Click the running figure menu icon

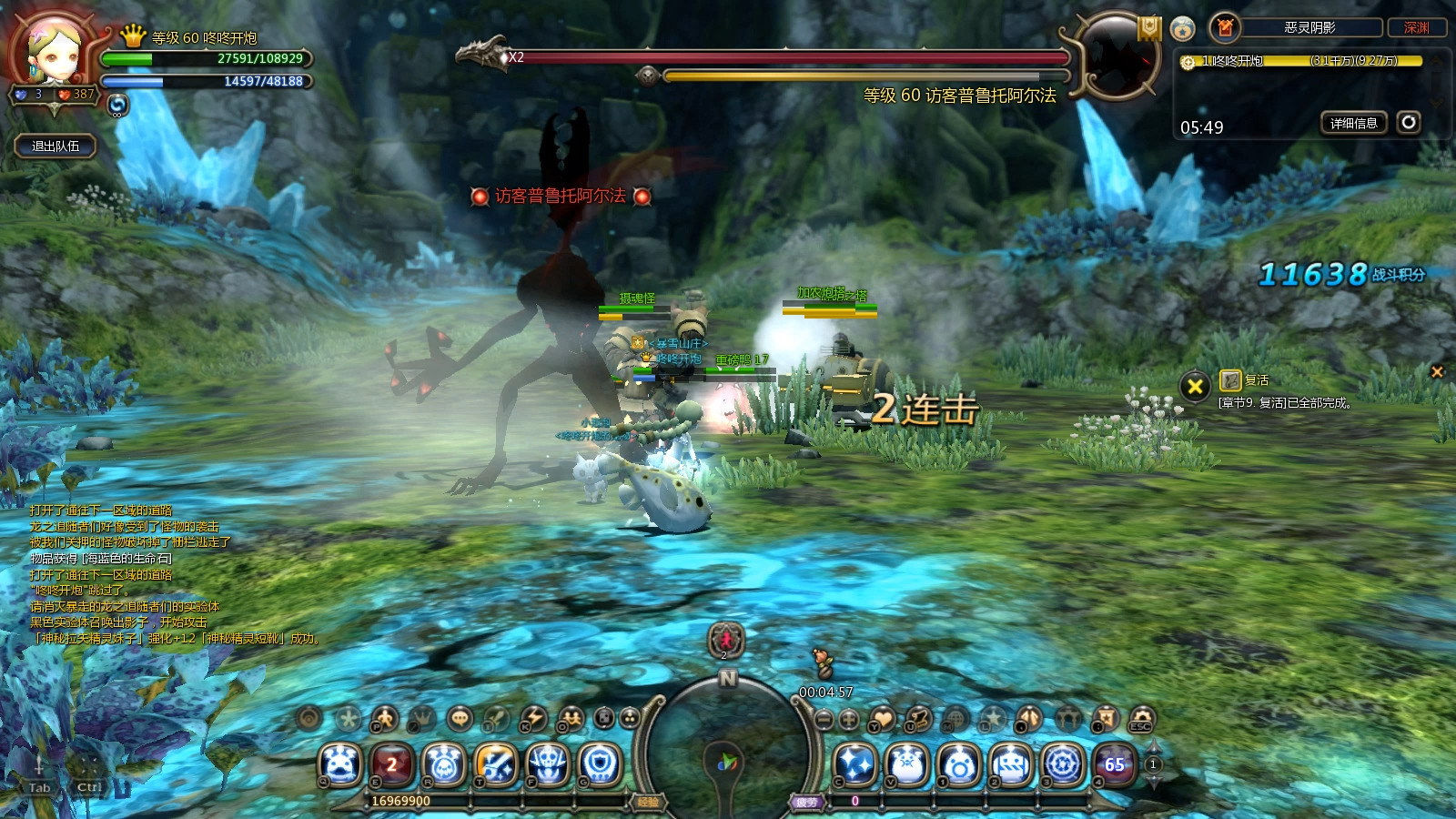pyautogui.click(x=384, y=719)
